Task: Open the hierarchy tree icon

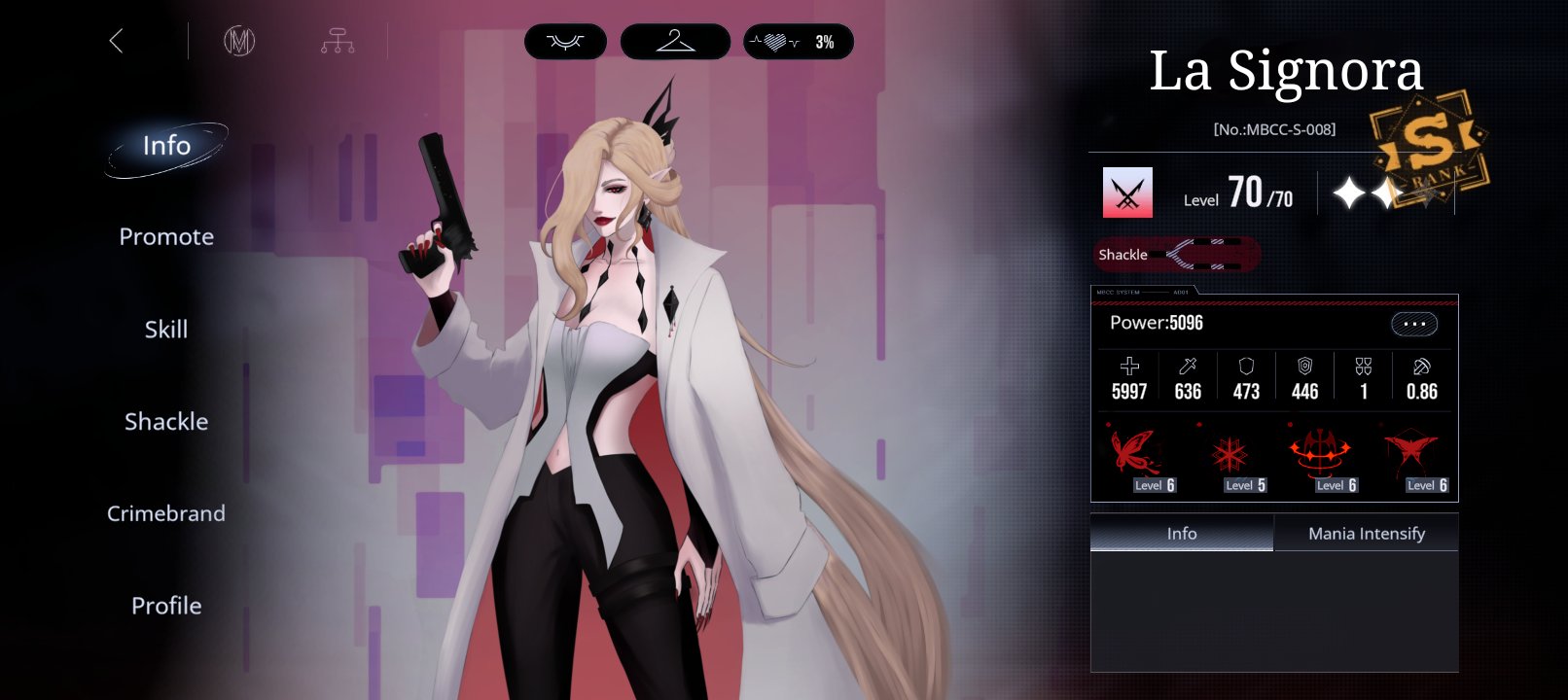Action: (x=338, y=41)
